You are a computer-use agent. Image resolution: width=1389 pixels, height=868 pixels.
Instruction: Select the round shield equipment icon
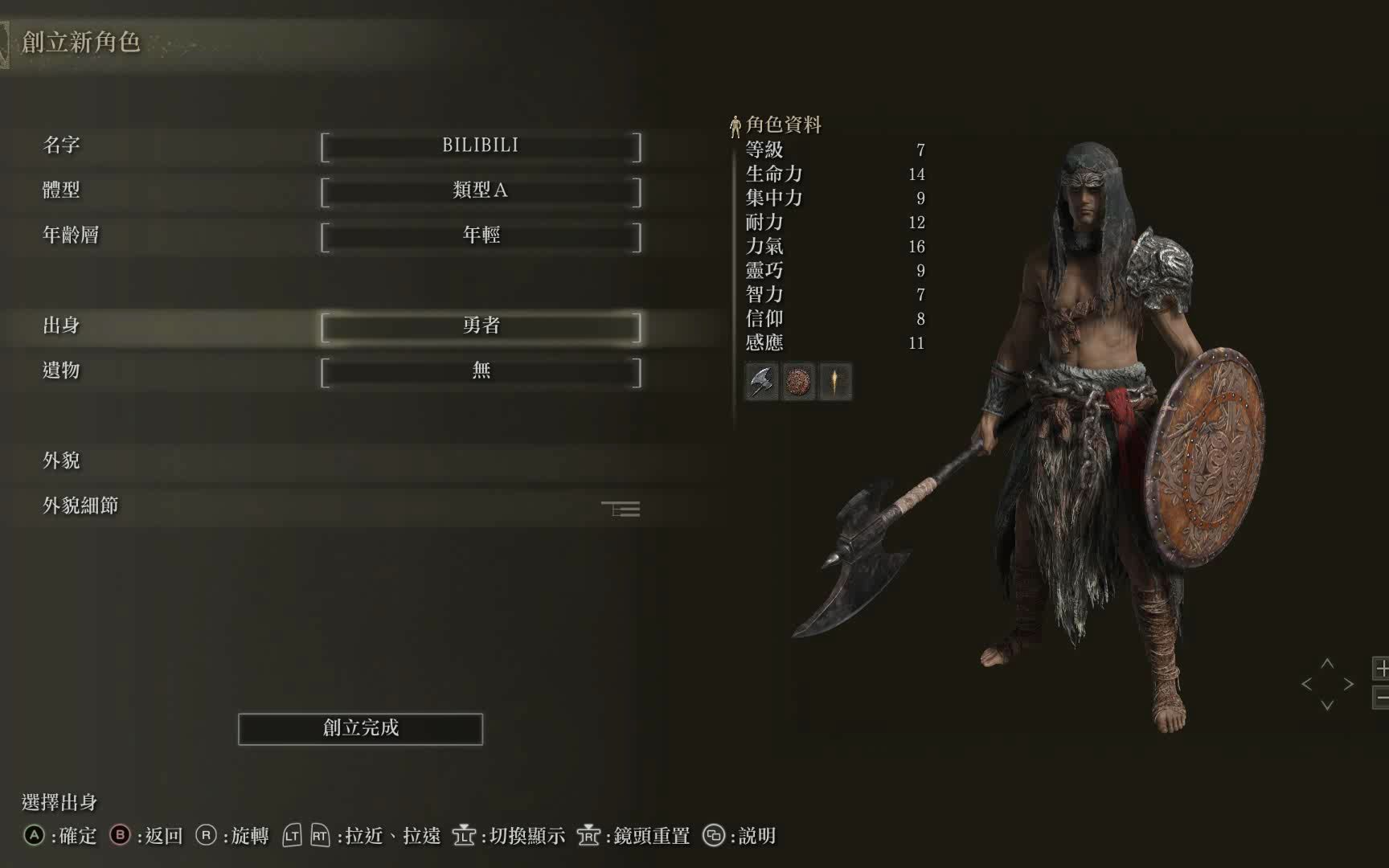point(798,381)
